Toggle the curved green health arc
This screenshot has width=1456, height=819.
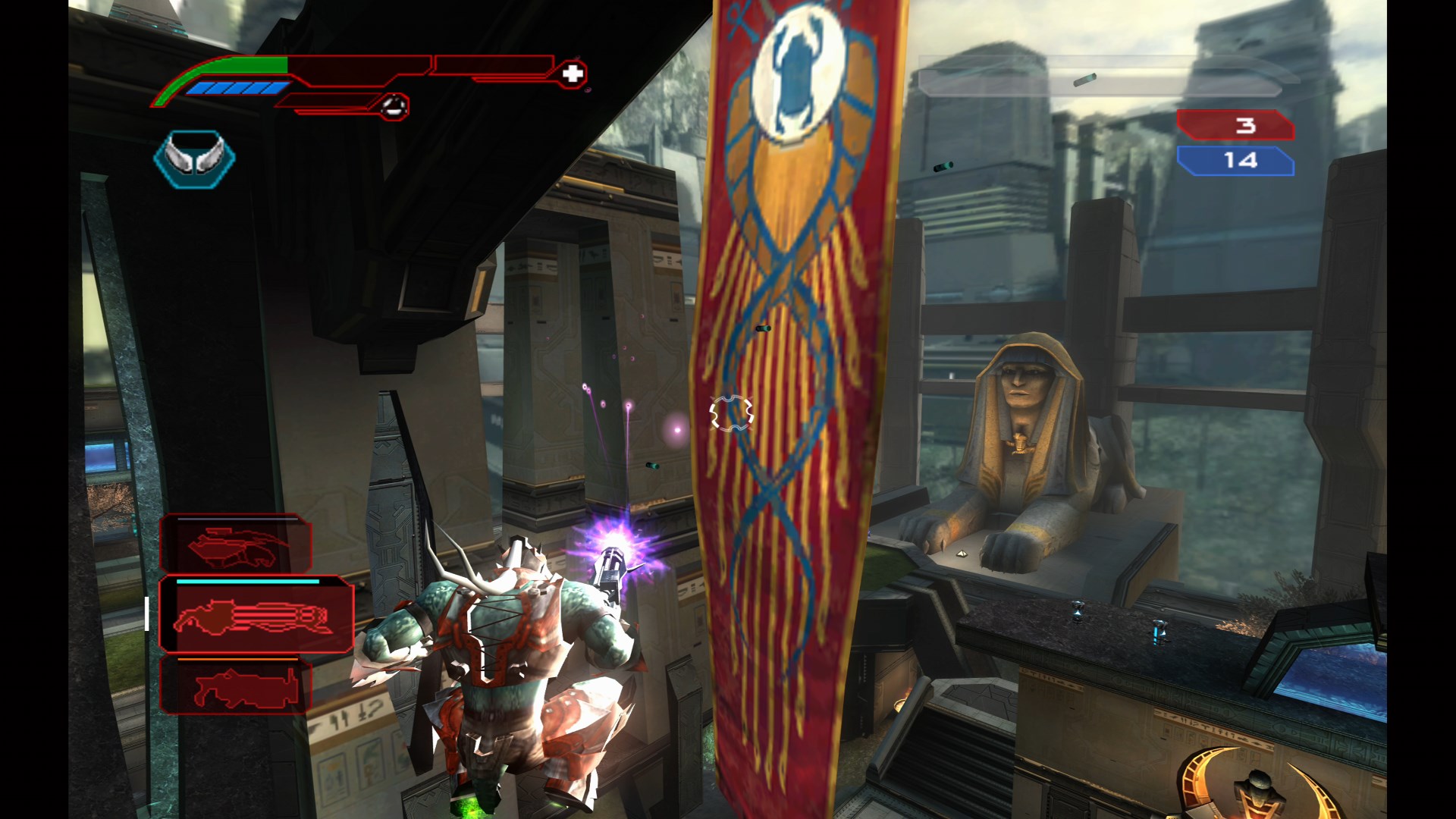pos(182,76)
